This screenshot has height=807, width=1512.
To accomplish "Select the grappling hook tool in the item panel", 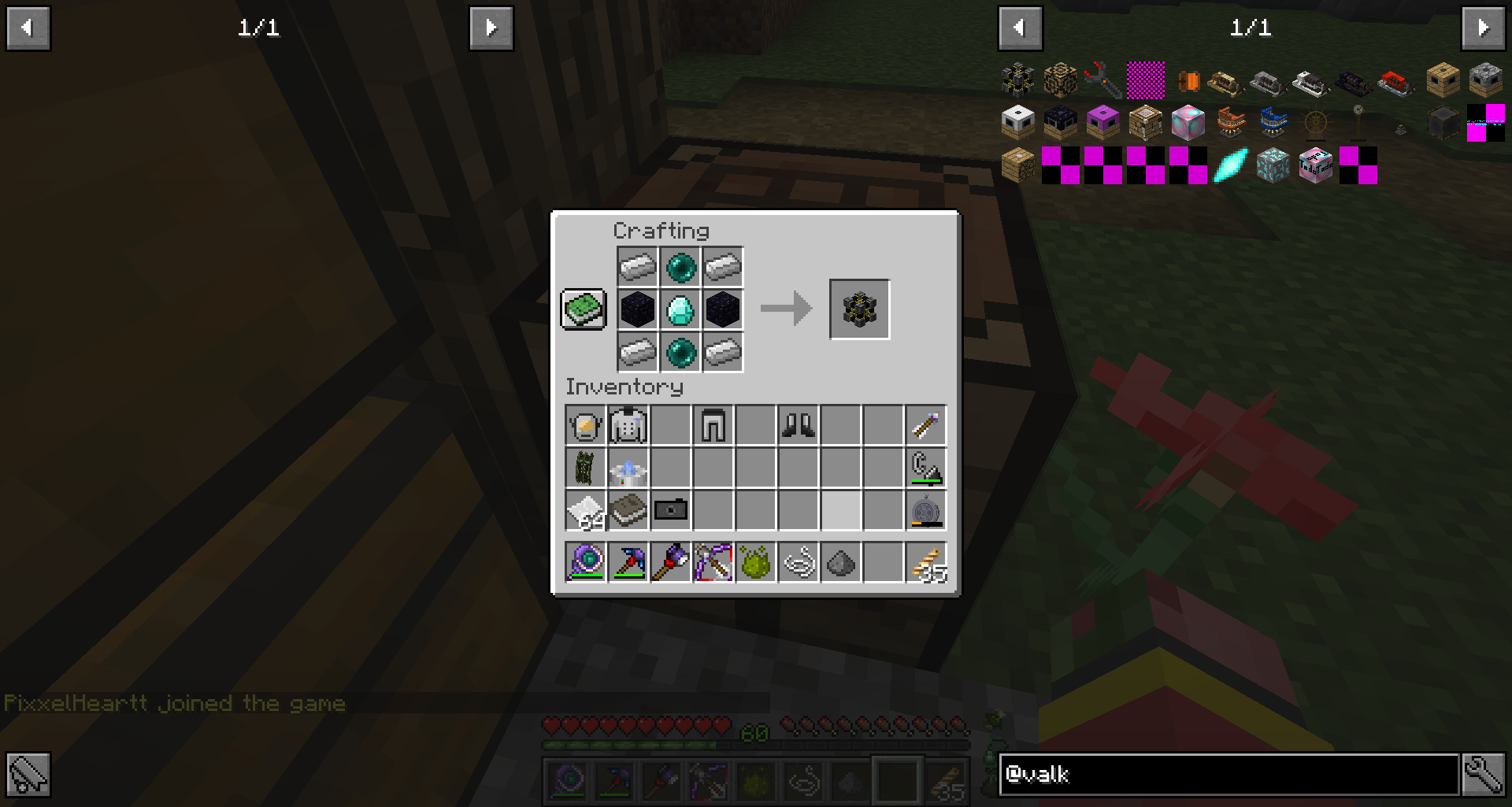I will click(x=1101, y=79).
